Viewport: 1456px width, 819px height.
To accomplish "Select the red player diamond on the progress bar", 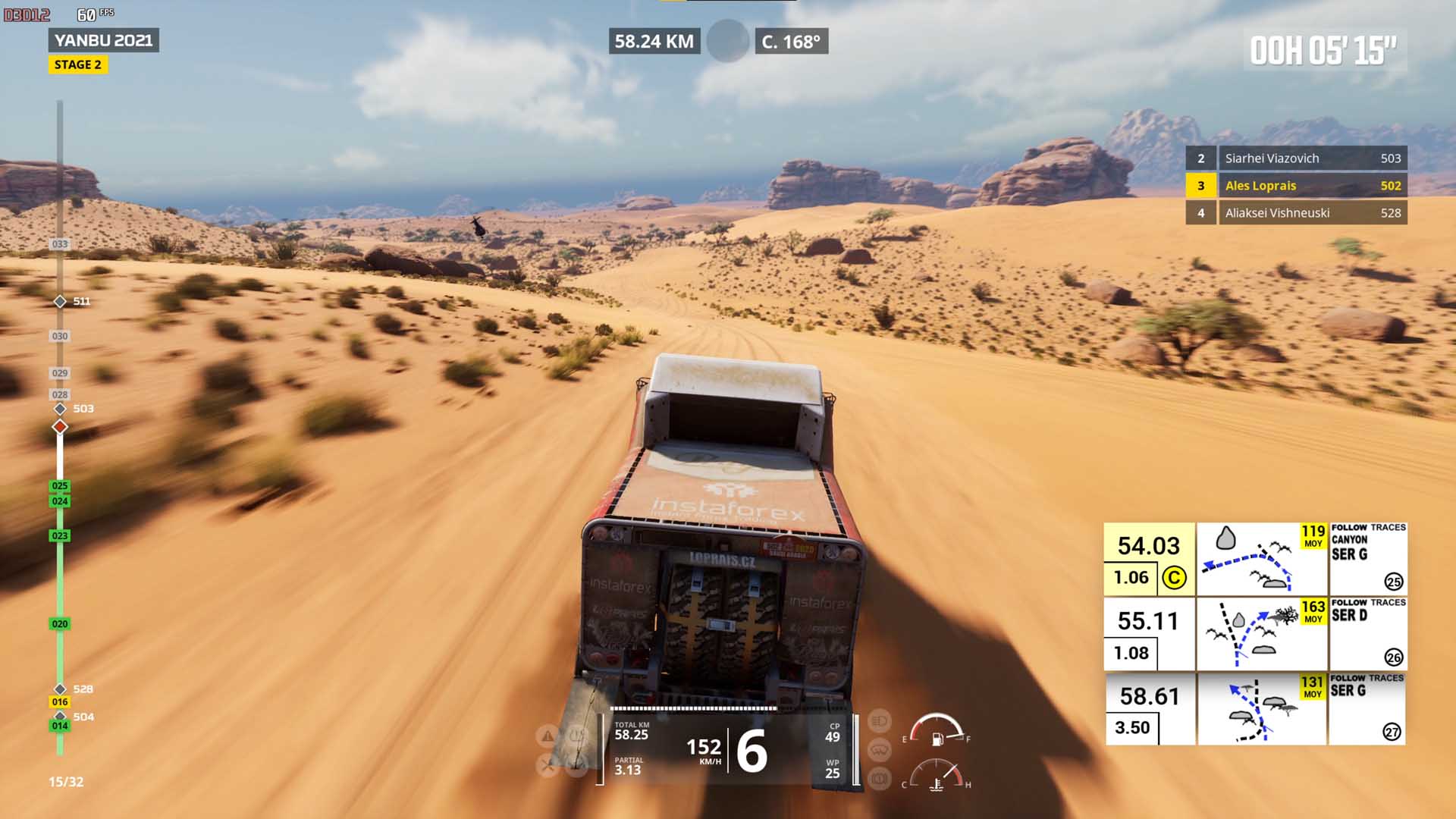I will 60,427.
